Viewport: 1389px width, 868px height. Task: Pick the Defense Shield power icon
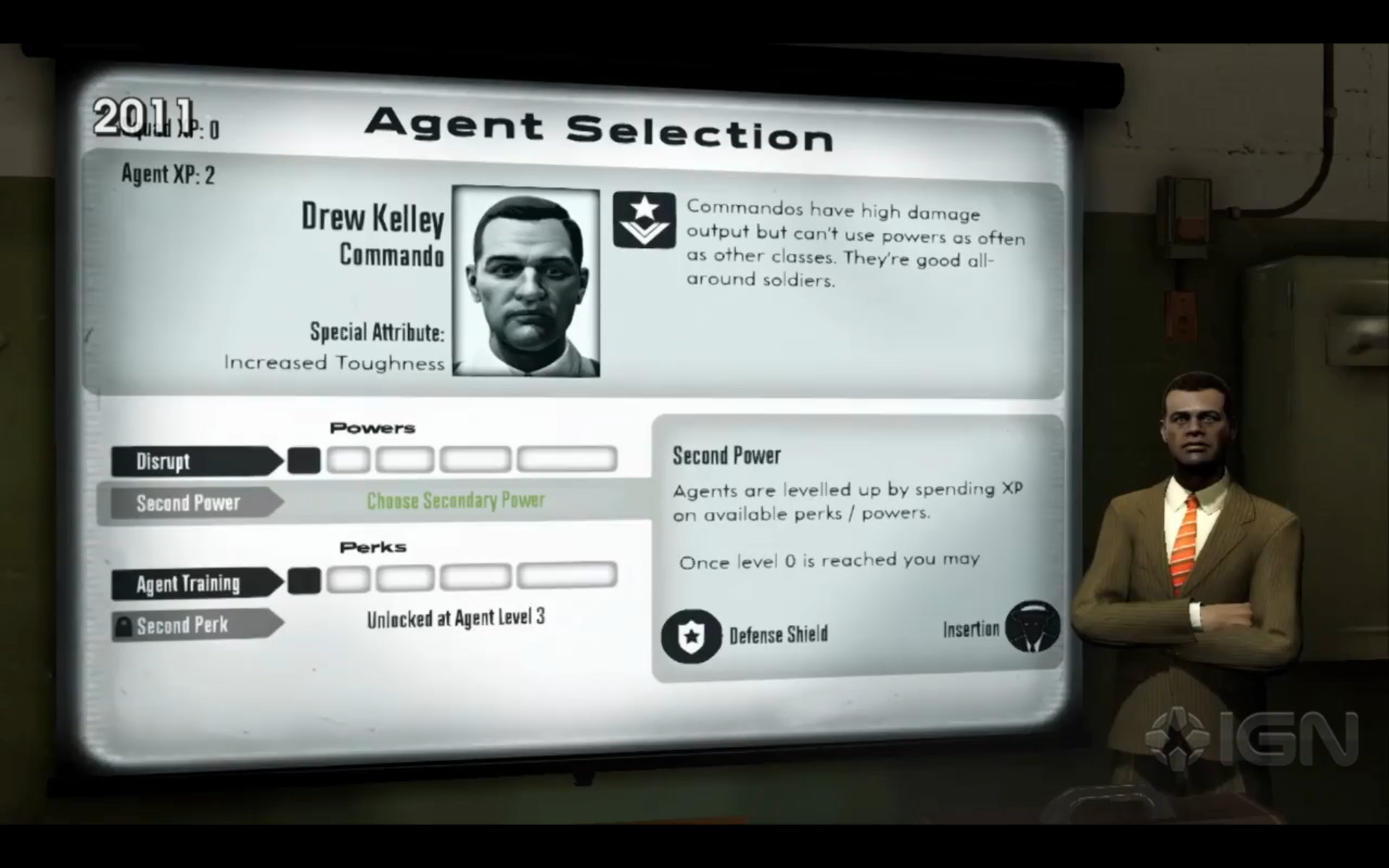[x=691, y=636]
